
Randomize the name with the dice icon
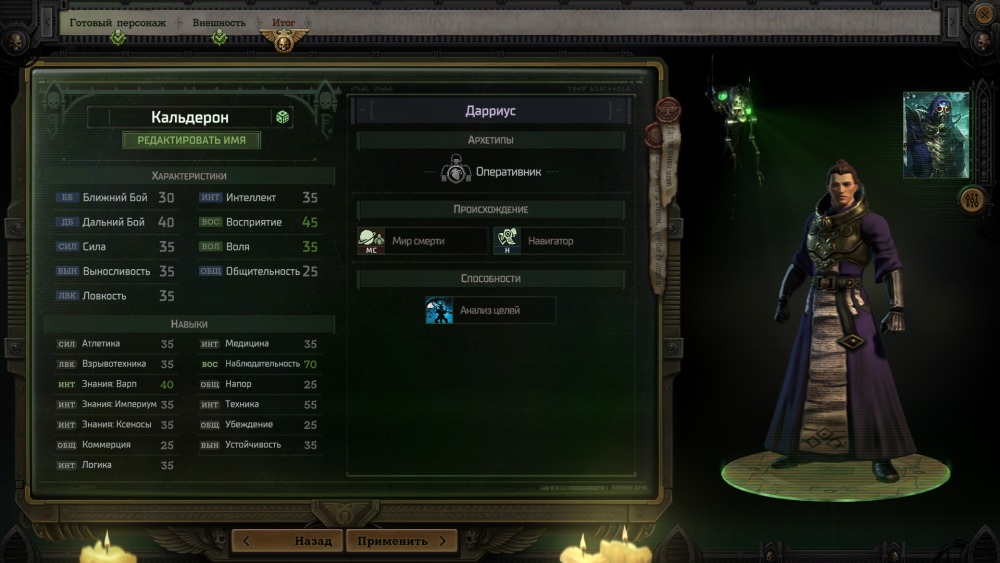click(x=283, y=117)
